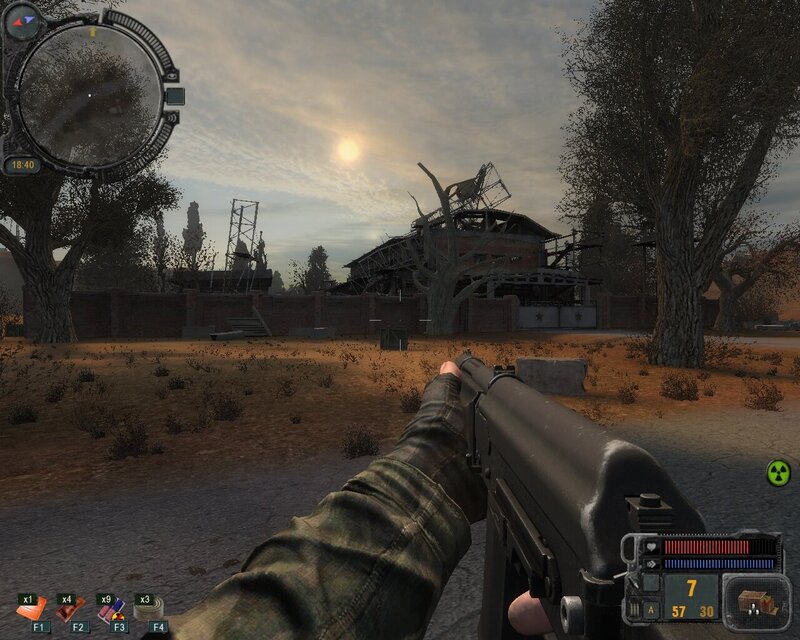The image size is (800, 640).
Task: Click the yellow marker on the minimap
Action: [x=93, y=33]
